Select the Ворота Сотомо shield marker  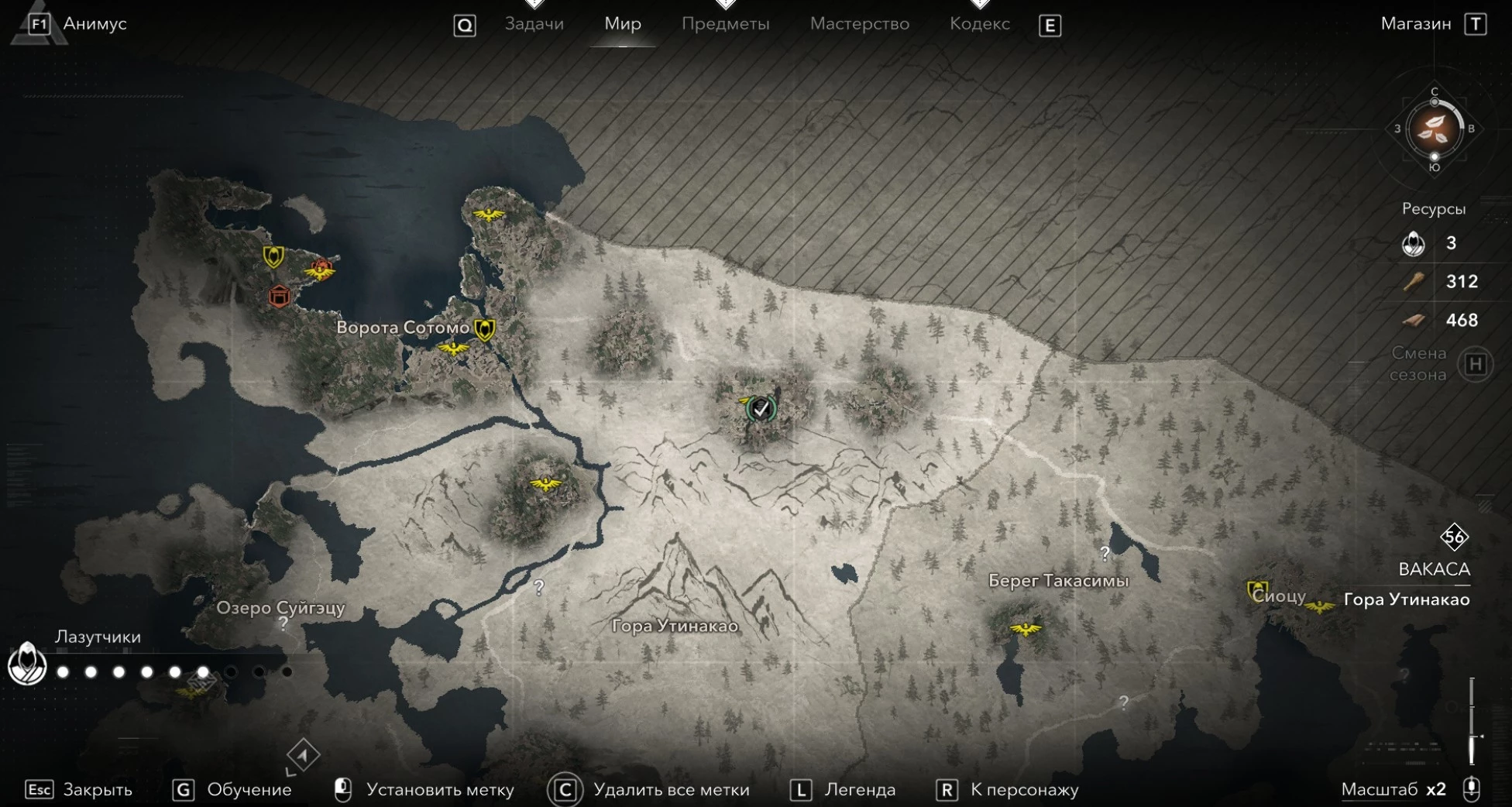(x=485, y=329)
